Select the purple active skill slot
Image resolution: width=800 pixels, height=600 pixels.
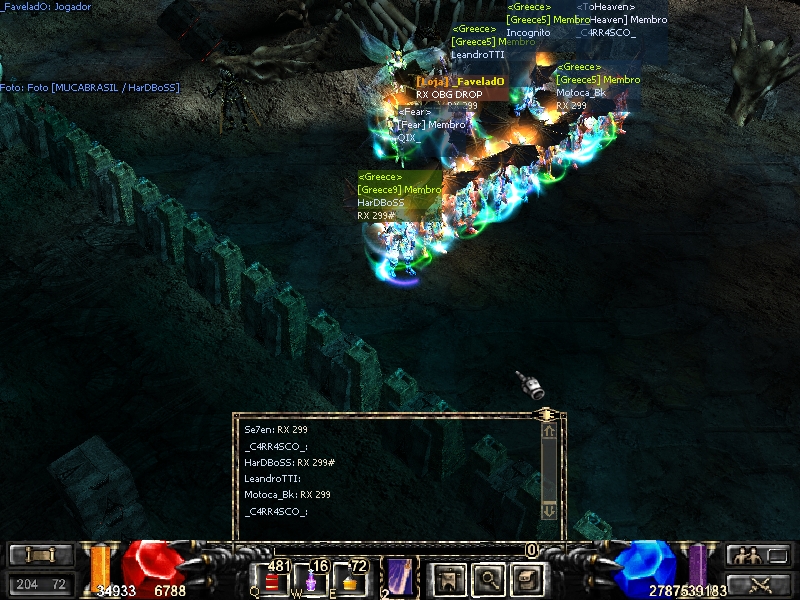[400, 578]
